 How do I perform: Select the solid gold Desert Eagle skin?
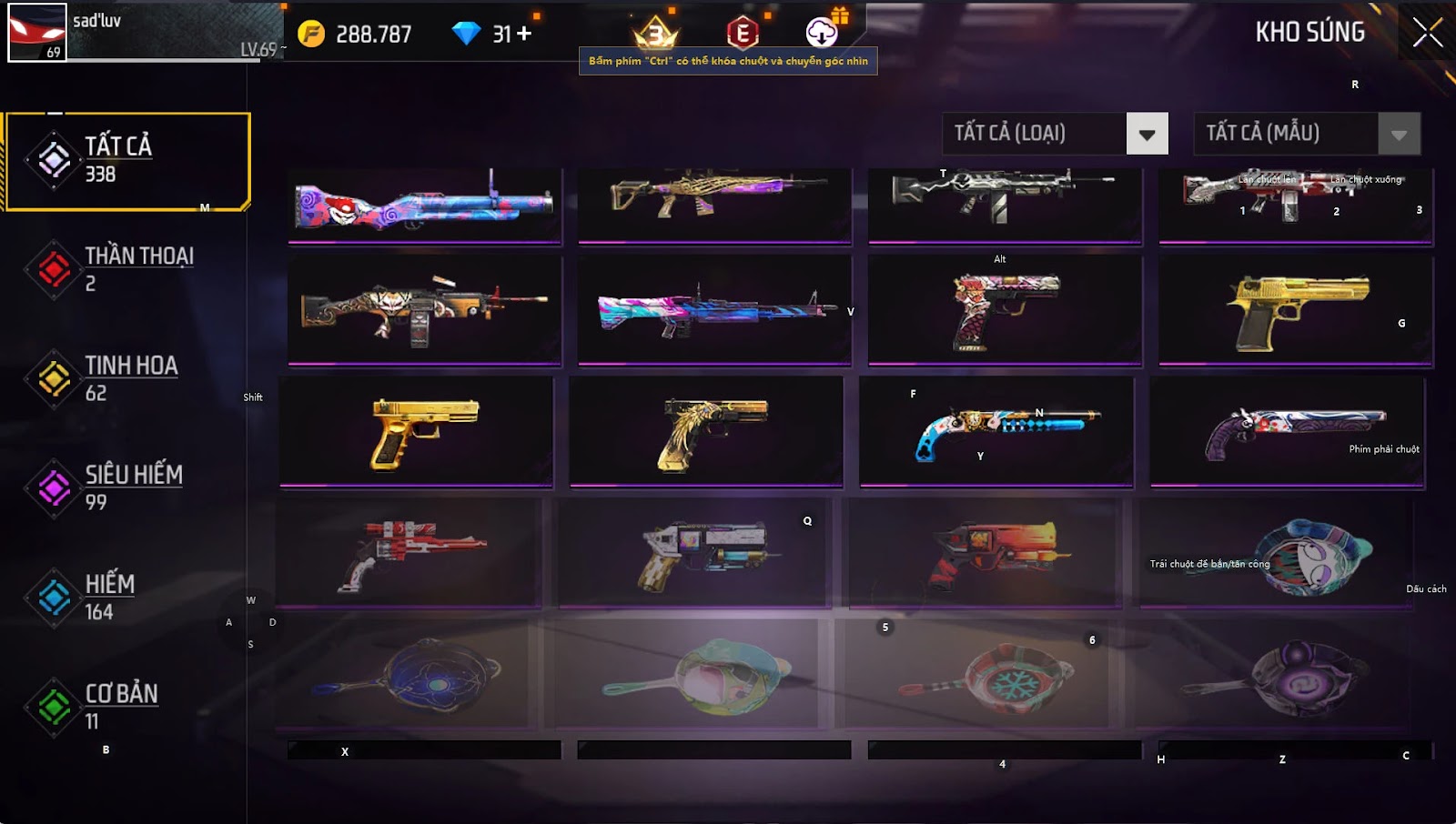pos(1296,309)
